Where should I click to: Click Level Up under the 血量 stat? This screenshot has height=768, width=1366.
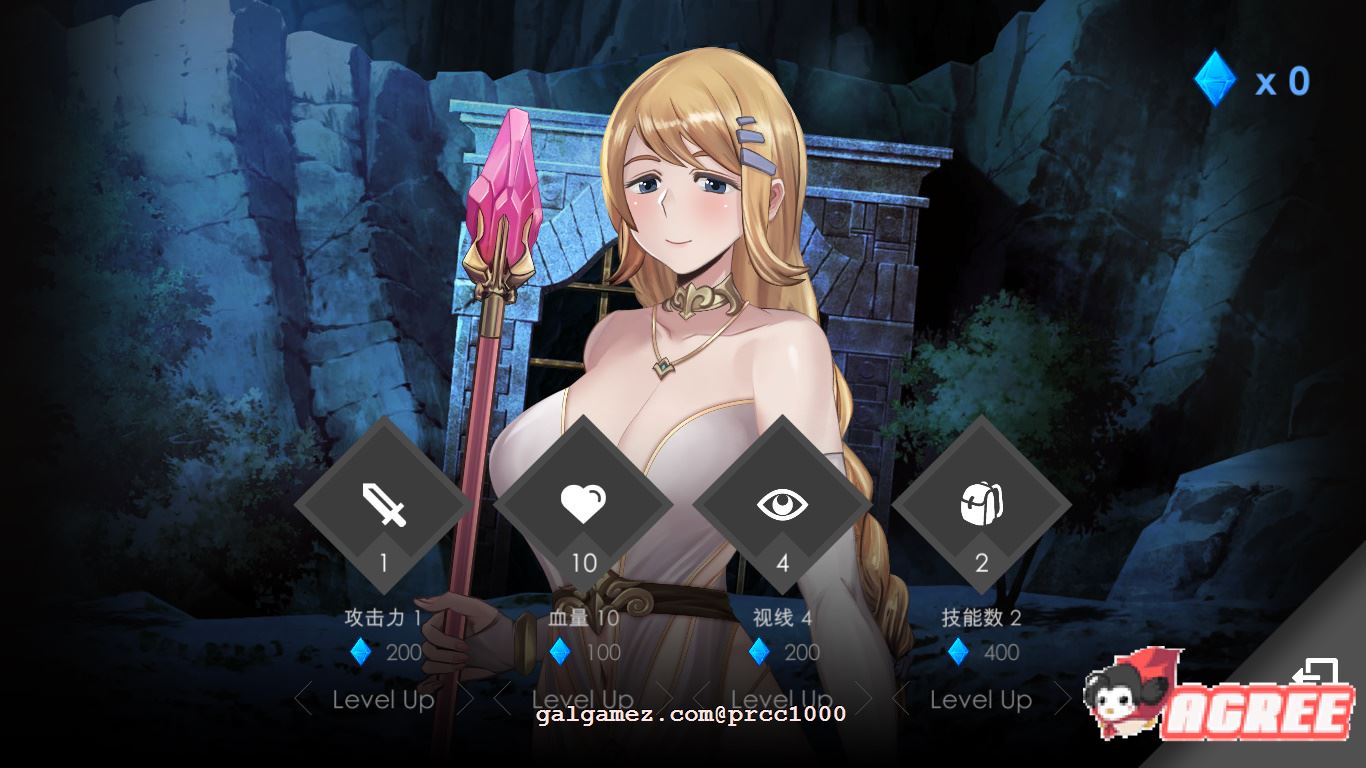point(583,700)
